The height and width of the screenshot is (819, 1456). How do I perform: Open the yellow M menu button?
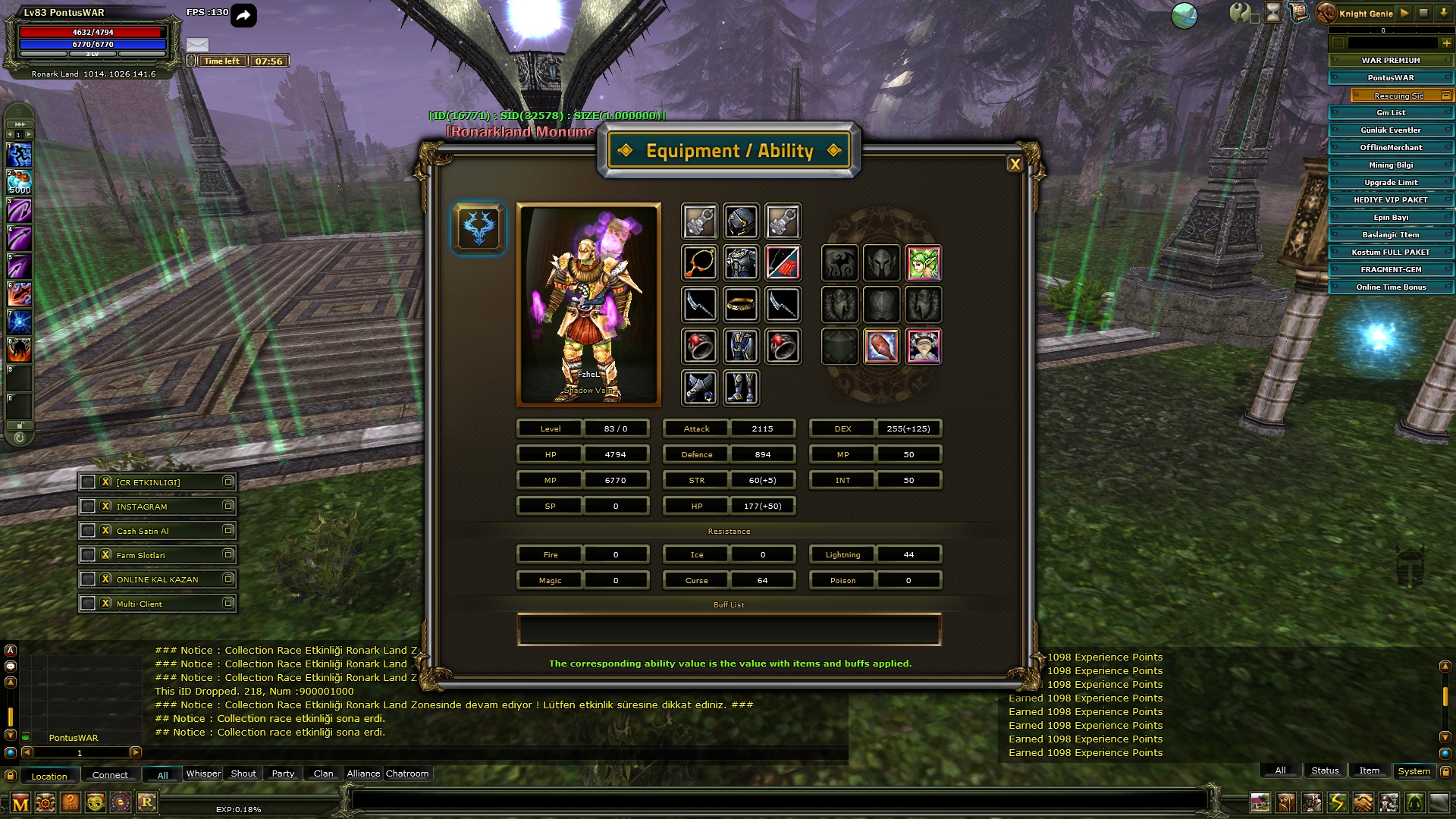coord(20,802)
